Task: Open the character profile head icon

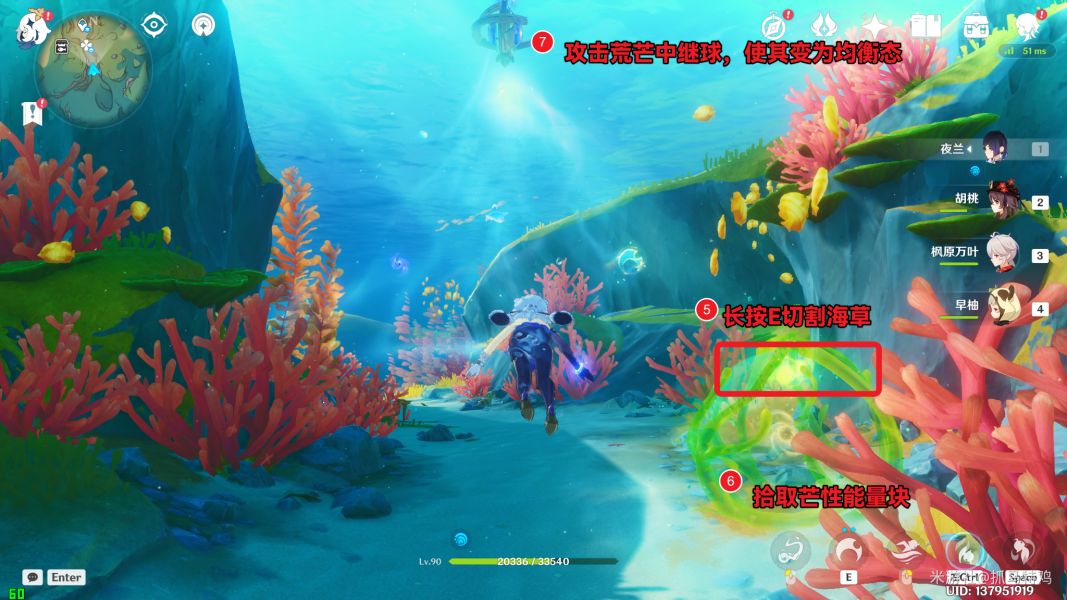Action: point(1027,26)
